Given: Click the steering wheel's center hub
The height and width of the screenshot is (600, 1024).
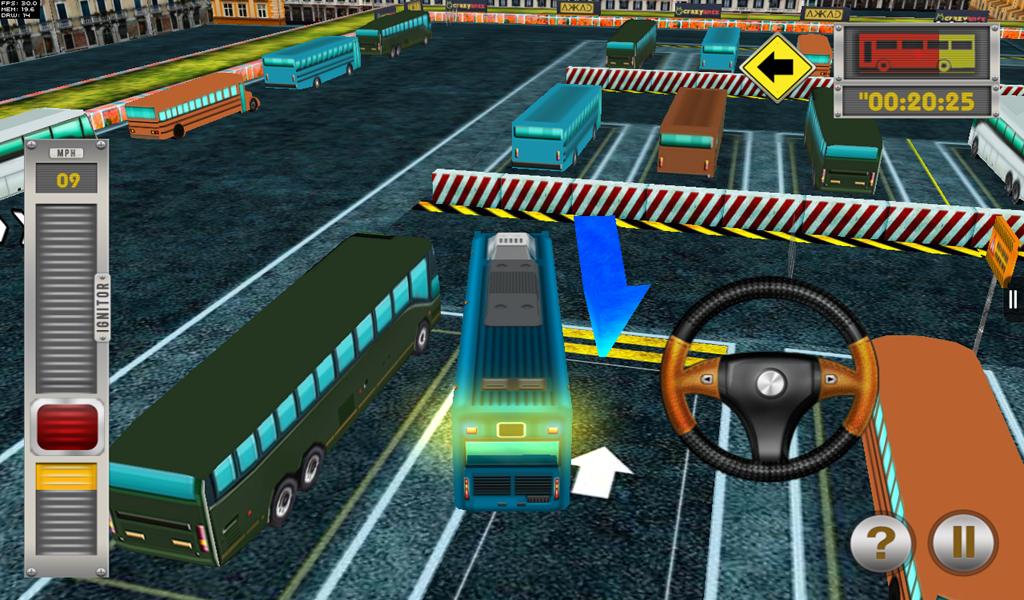Looking at the screenshot, I should [x=770, y=381].
